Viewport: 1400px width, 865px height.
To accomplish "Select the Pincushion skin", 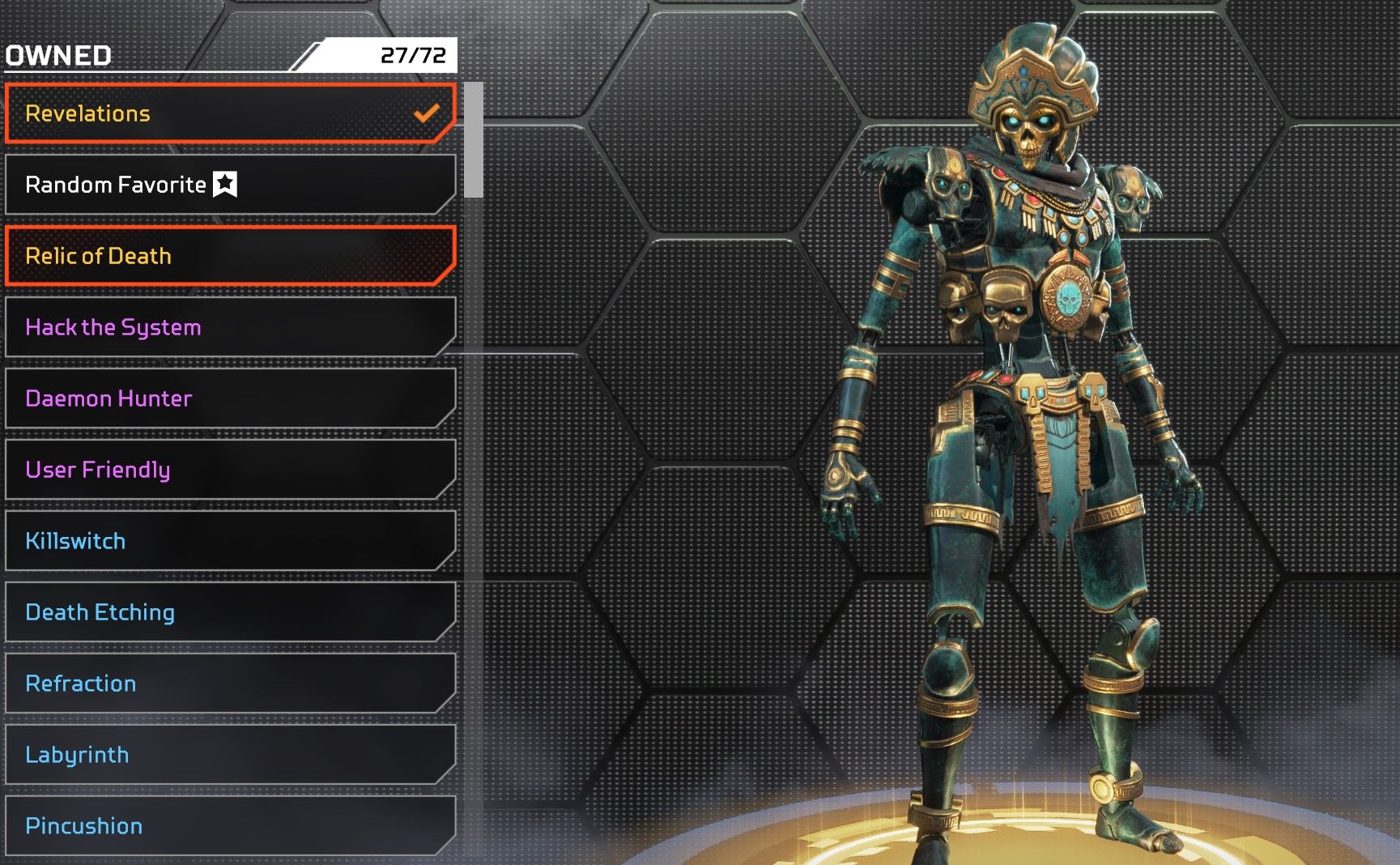I will (x=229, y=825).
